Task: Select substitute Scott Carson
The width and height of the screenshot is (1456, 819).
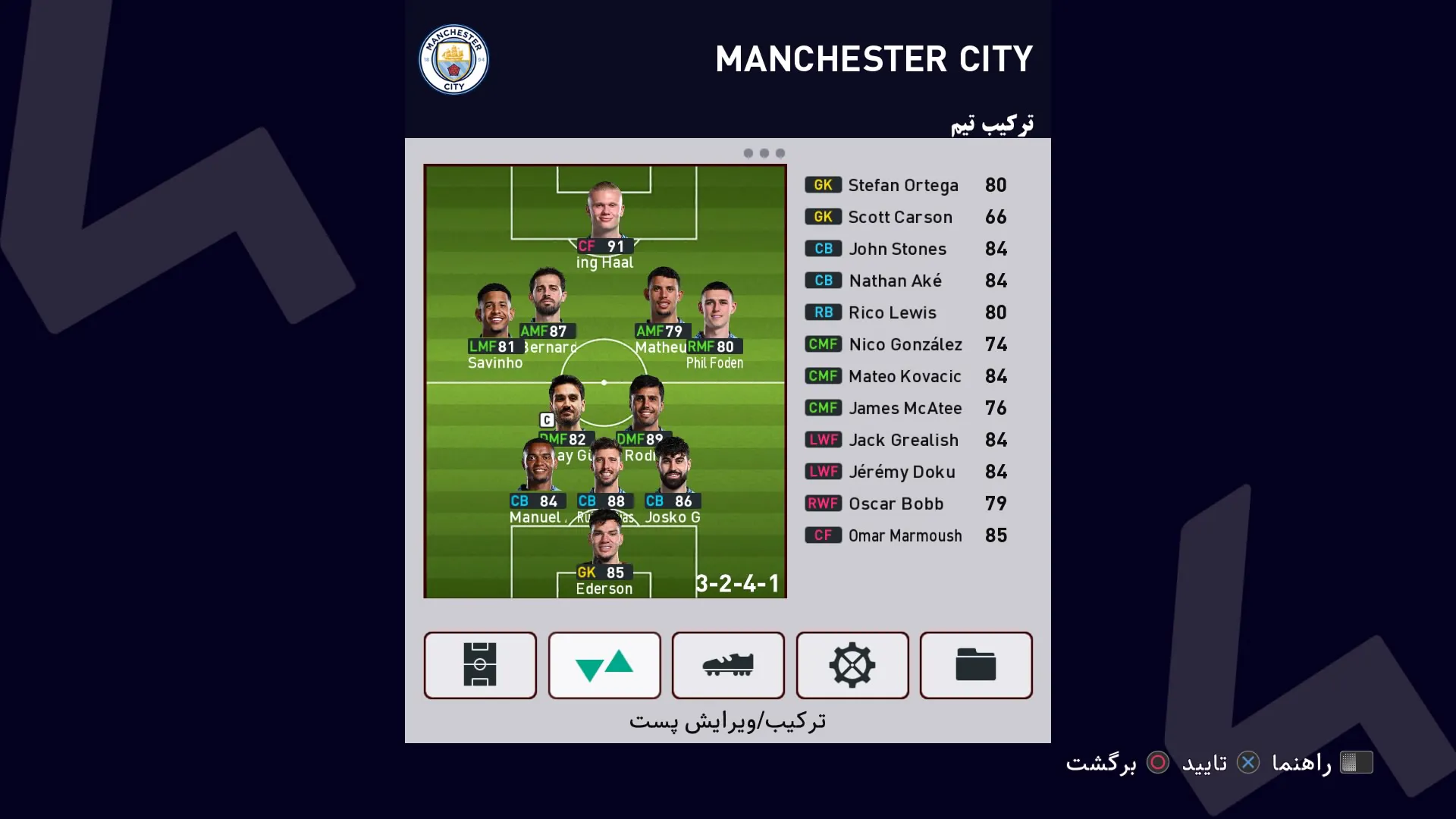Action: click(905, 217)
